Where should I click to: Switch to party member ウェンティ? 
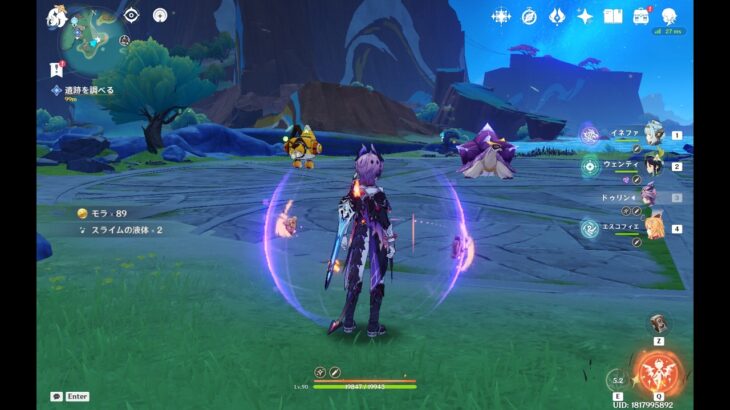[x=653, y=165]
